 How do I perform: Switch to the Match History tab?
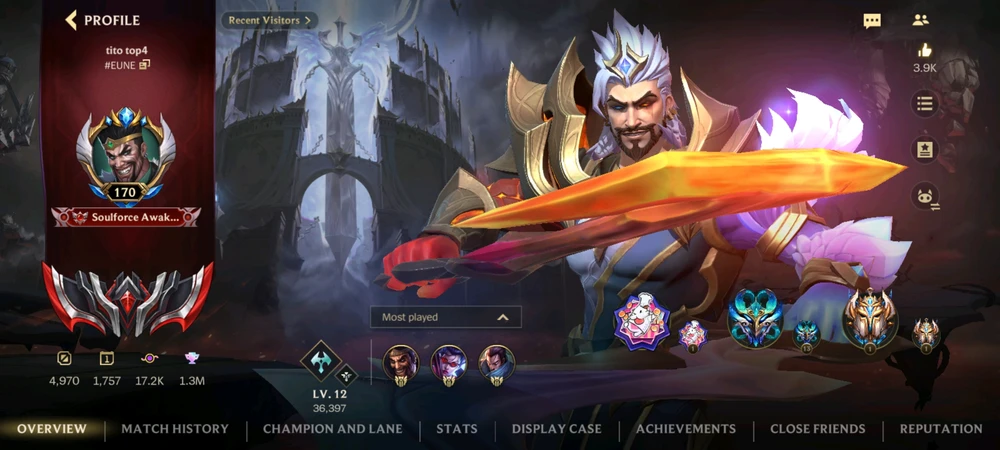(175, 429)
